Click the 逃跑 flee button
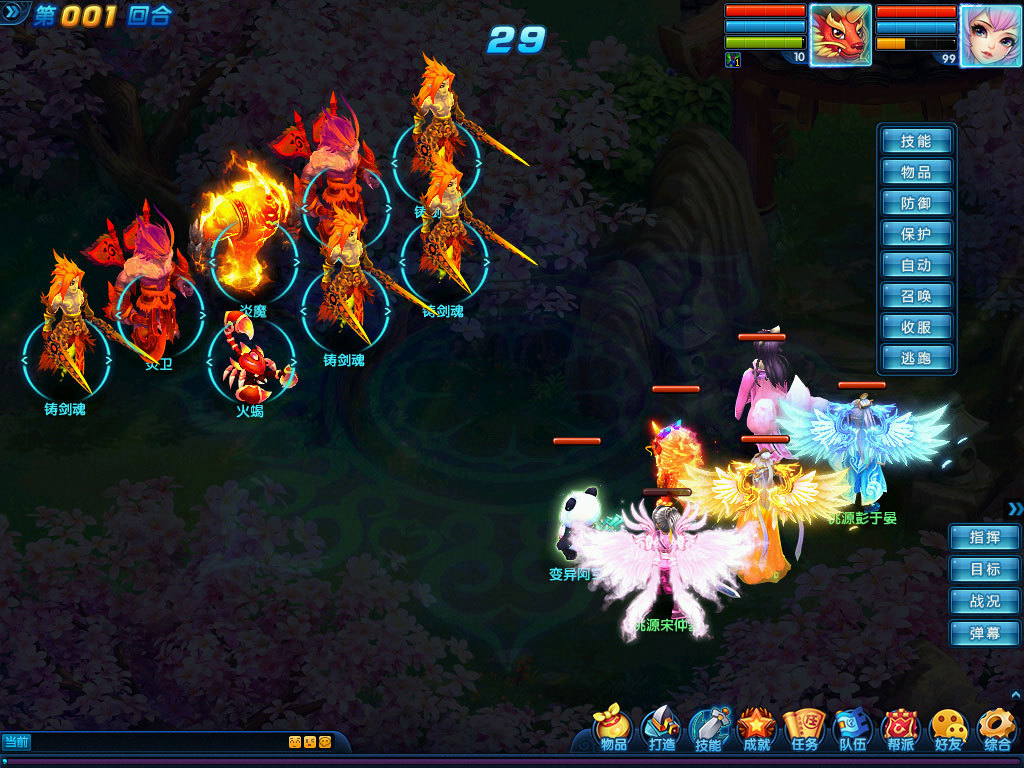Screen dimensions: 1024x768 tap(916, 358)
